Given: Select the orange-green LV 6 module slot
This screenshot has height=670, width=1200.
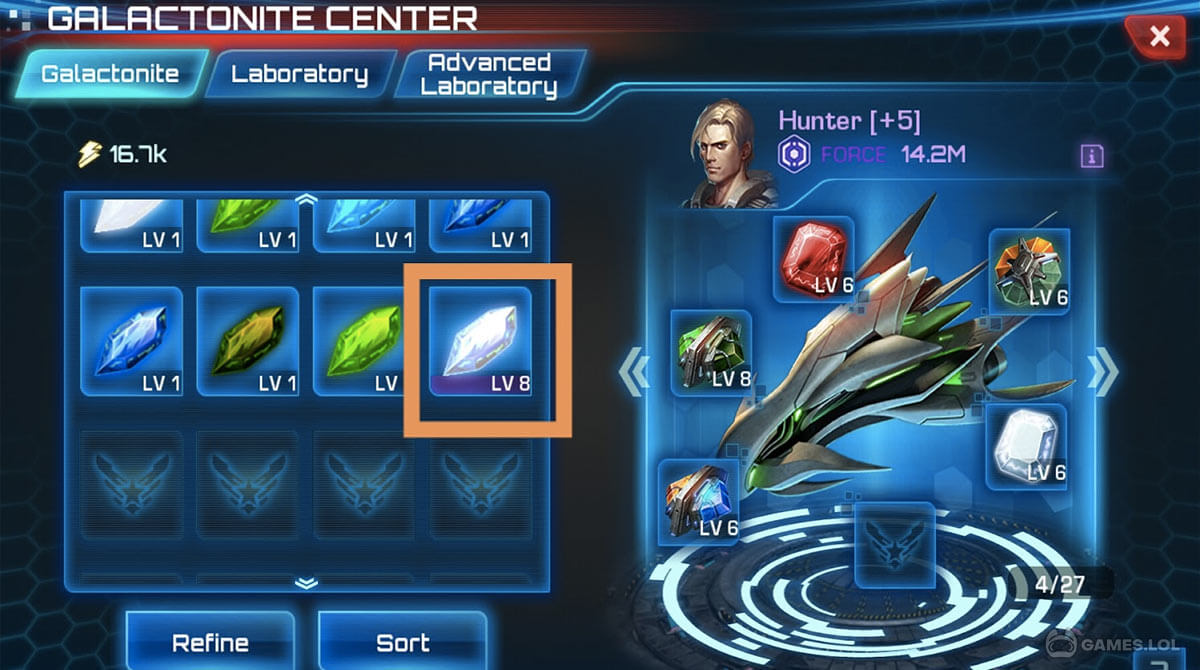Looking at the screenshot, I should click(x=1029, y=269).
